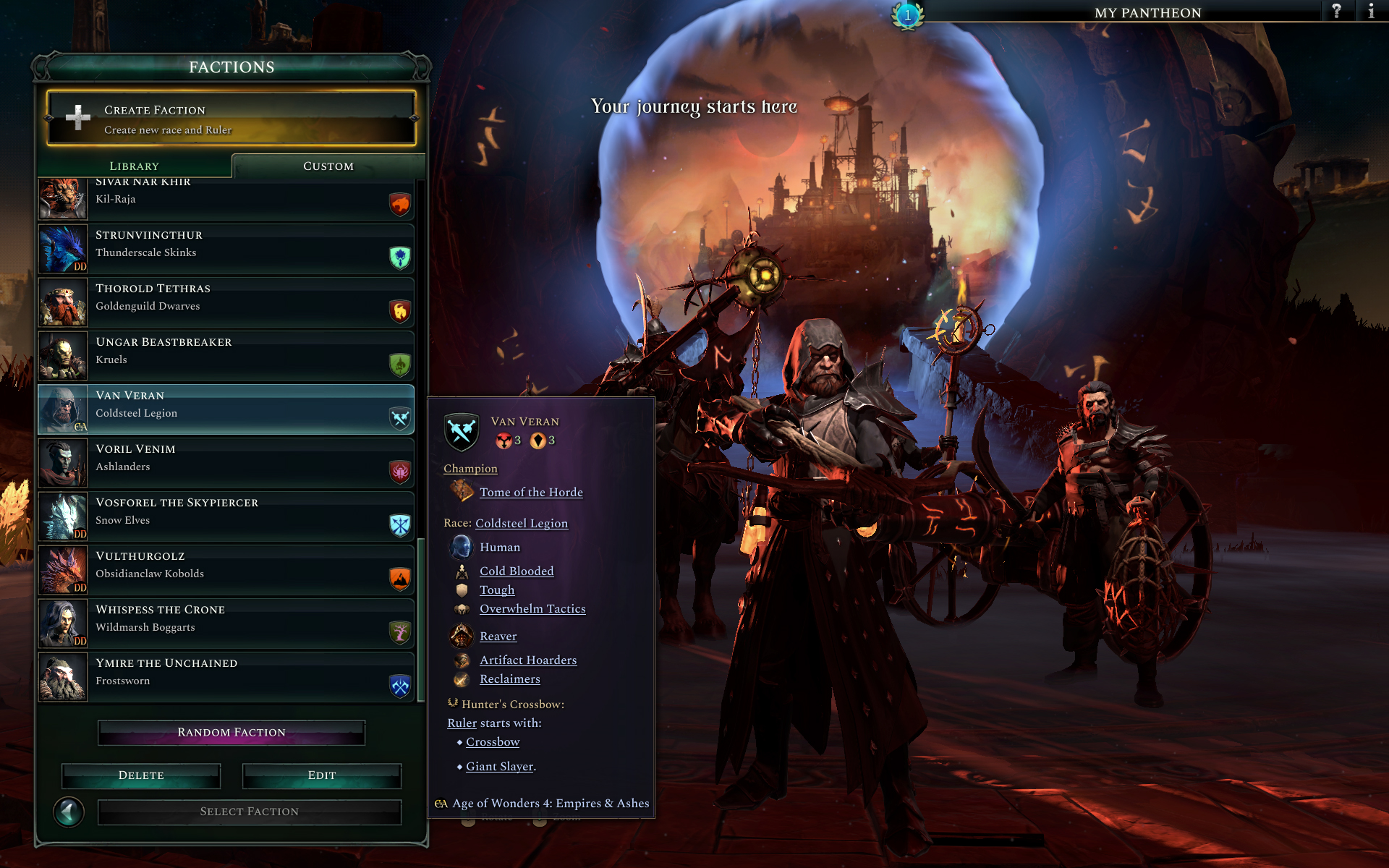
Task: Open the help question-mark icon
Action: [1337, 12]
